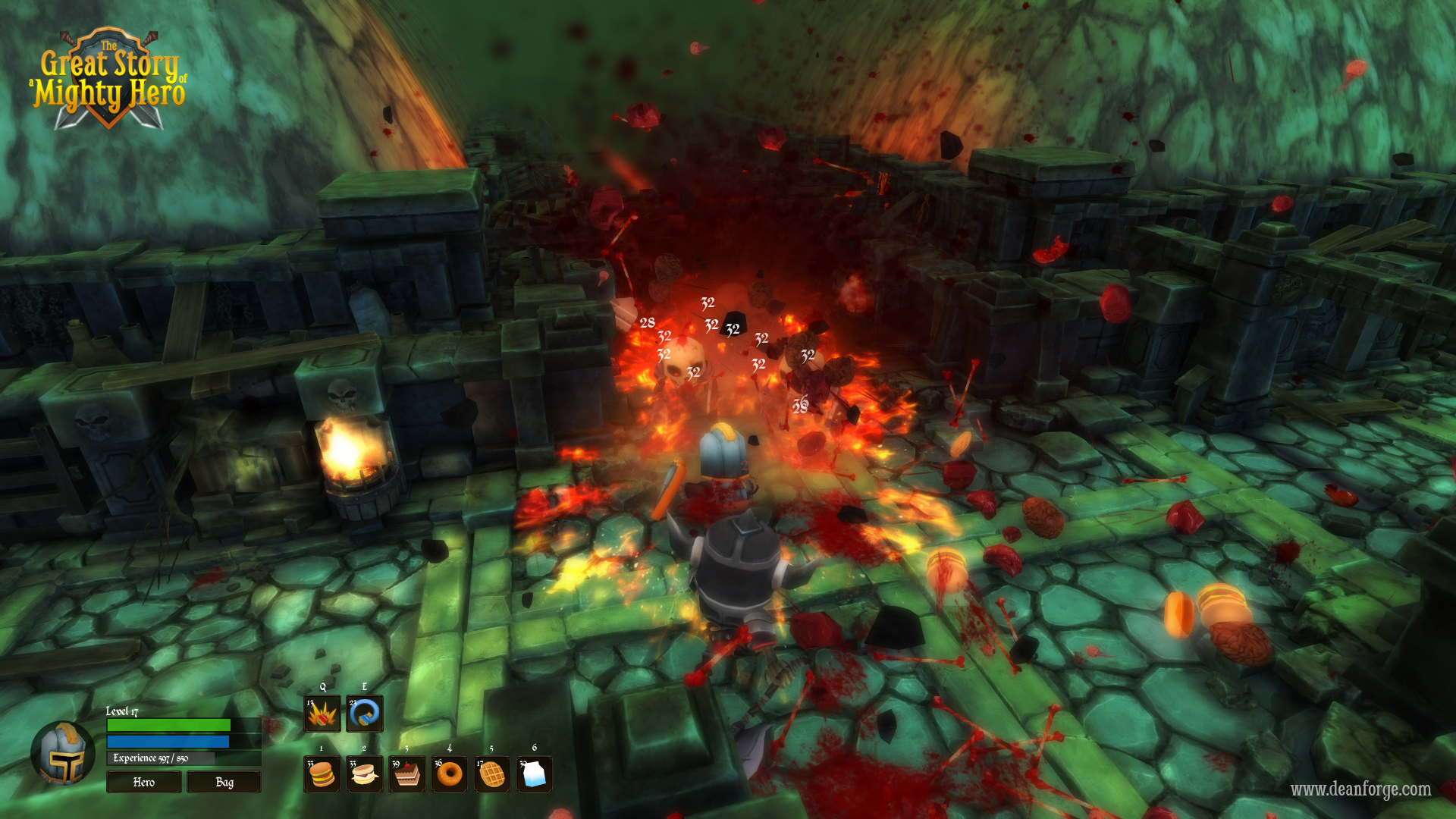The width and height of the screenshot is (1456, 819).
Task: Eat the breakfast sandwich item
Action: point(365,773)
